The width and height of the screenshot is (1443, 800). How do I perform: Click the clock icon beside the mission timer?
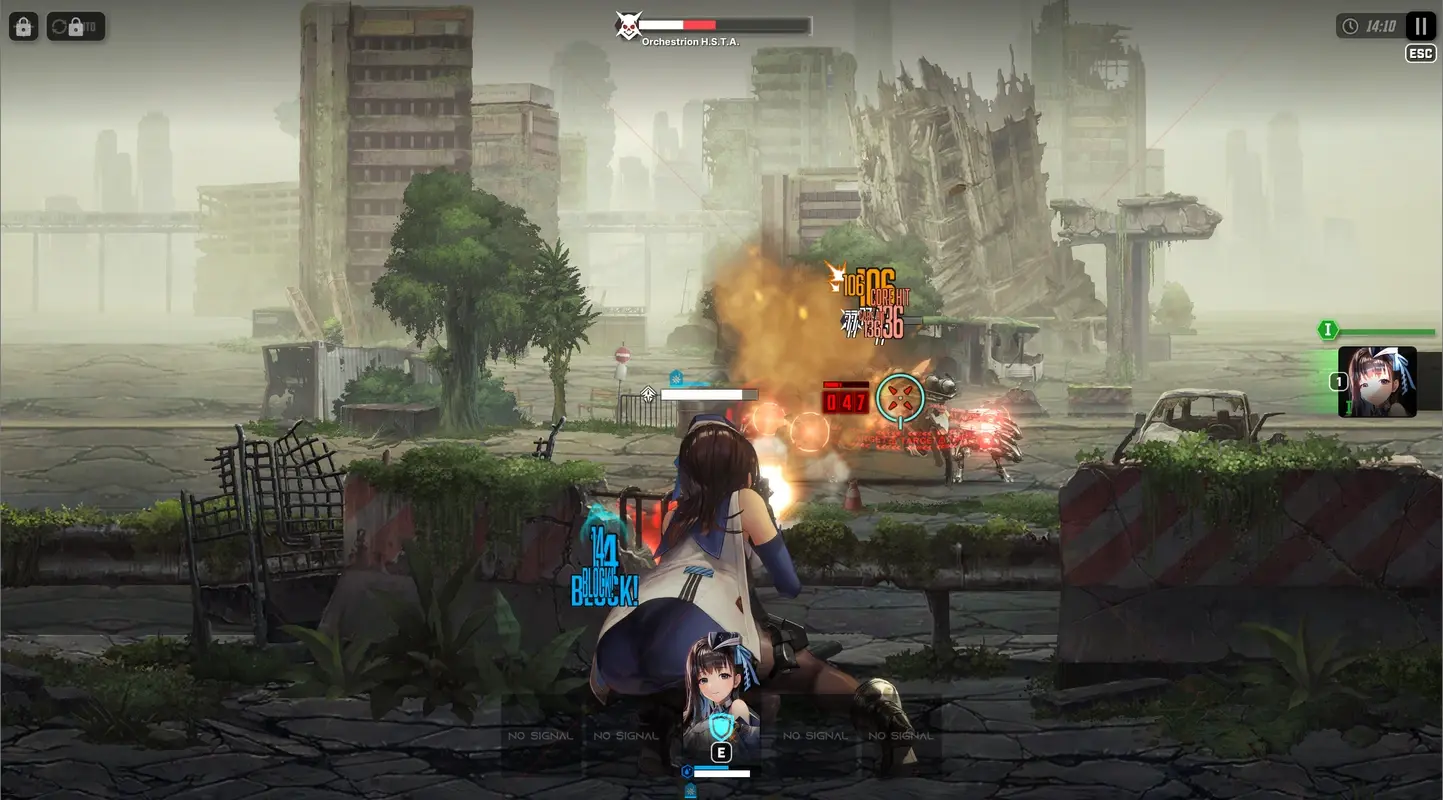[x=1352, y=25]
